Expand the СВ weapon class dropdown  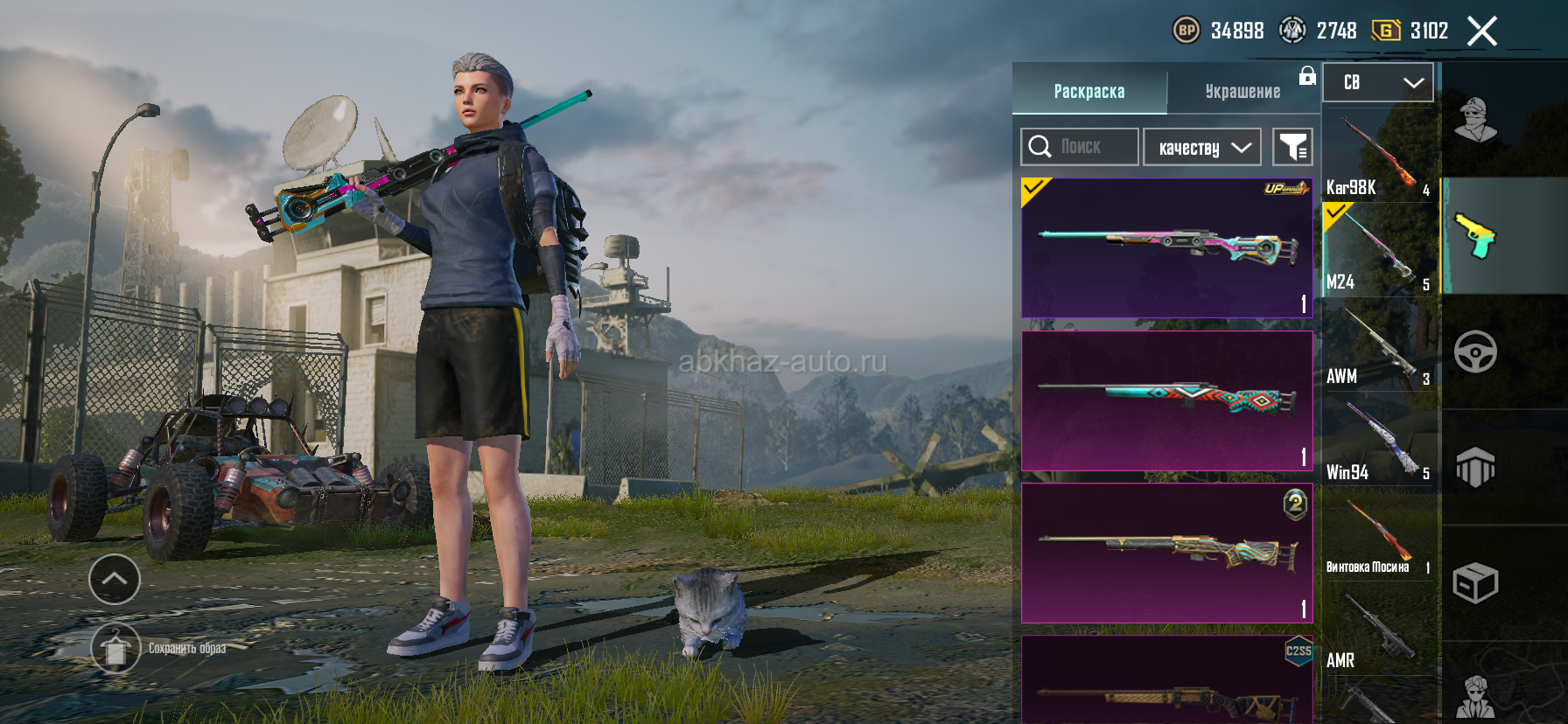tap(1378, 82)
